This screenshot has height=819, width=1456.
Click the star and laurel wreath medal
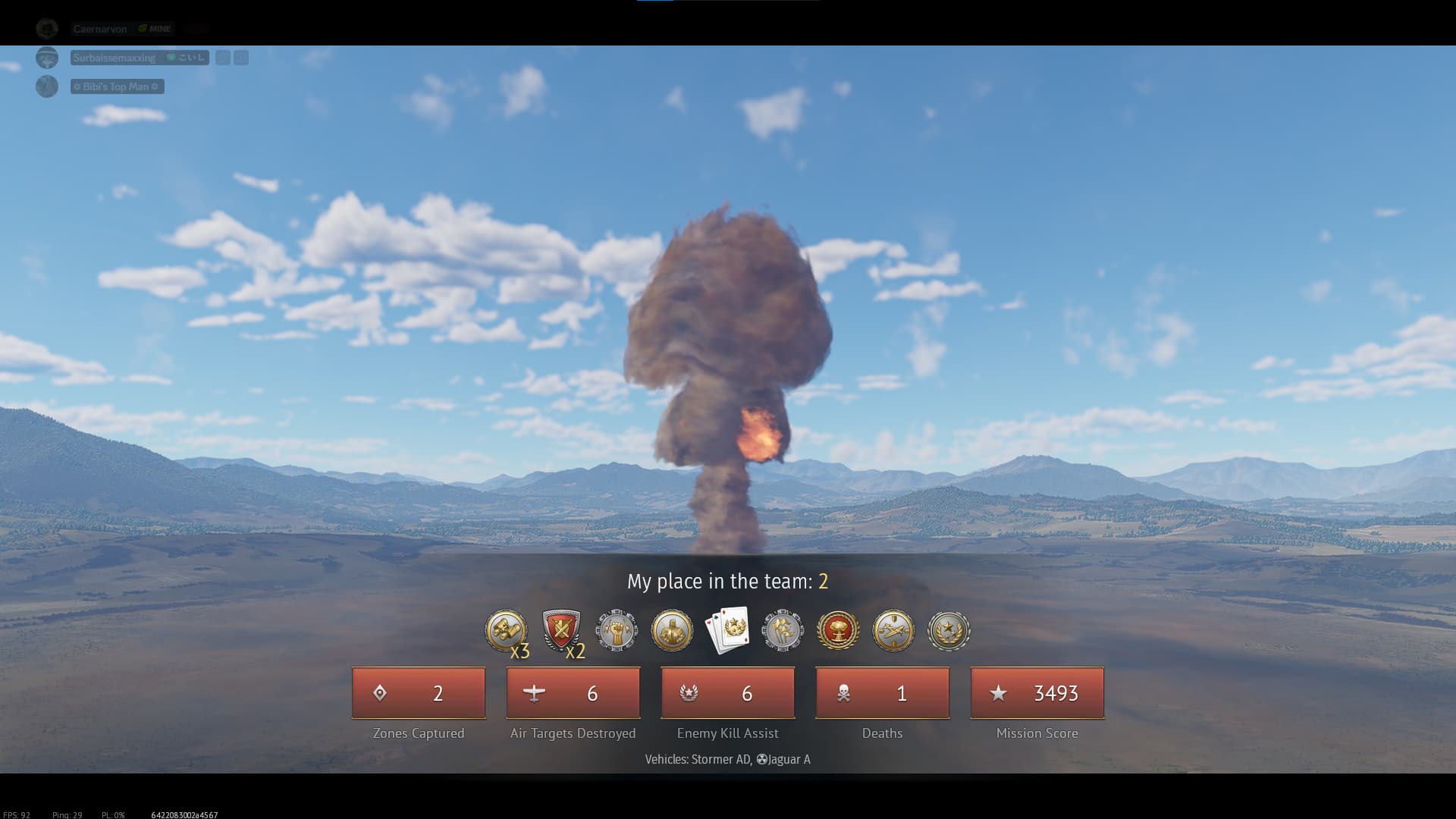point(949,630)
